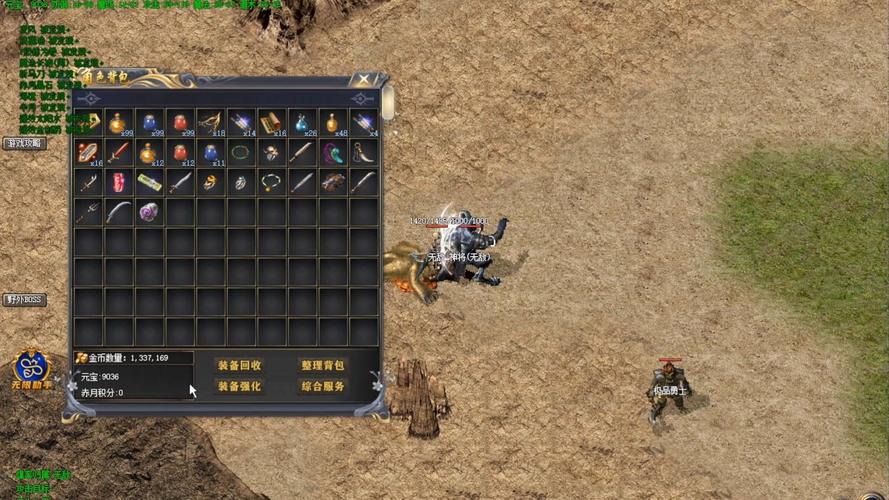Choose the red-bladed sword in the bag
Viewport: 889px width, 500px height.
coord(119,152)
